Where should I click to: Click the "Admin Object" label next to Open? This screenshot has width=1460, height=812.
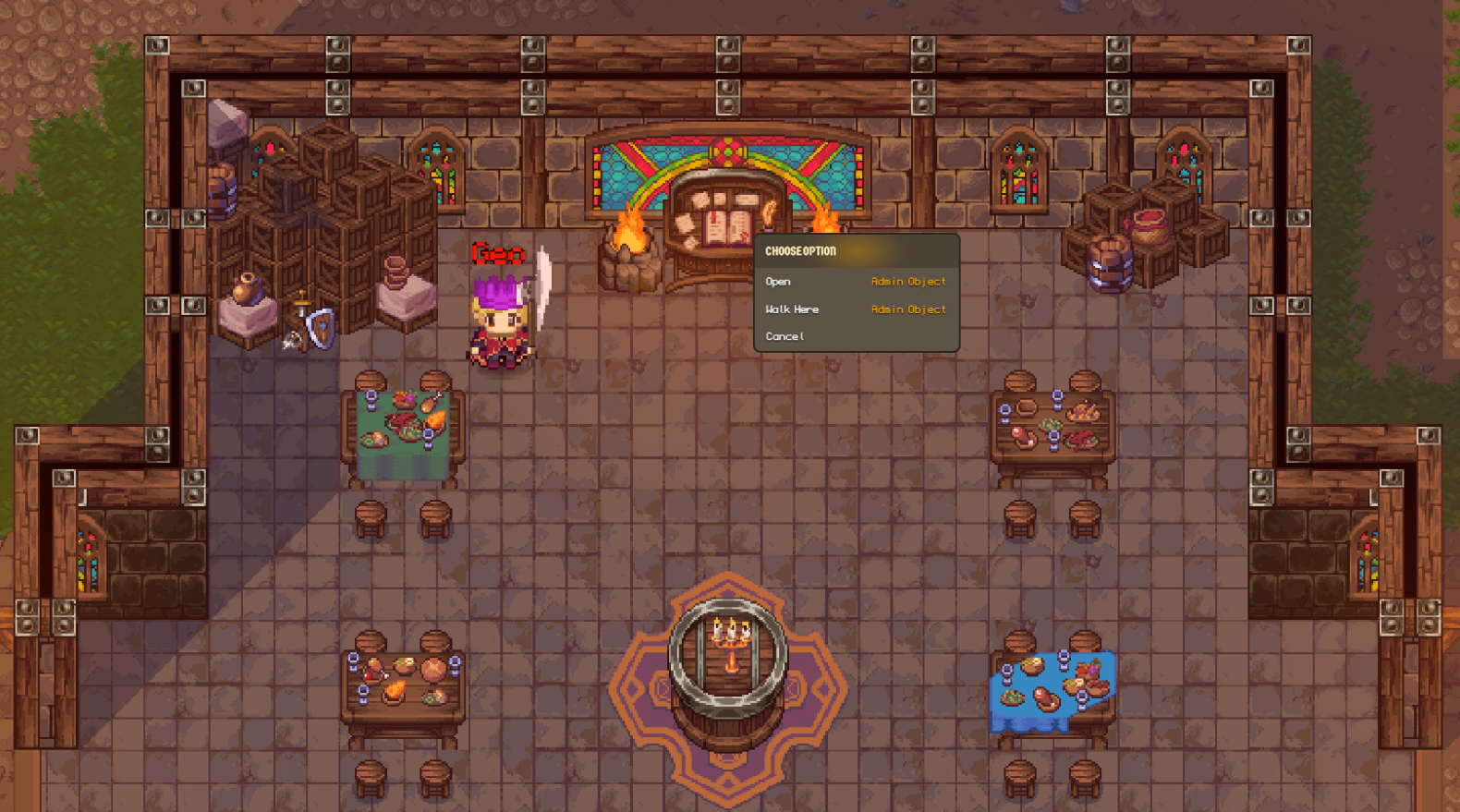click(x=906, y=281)
